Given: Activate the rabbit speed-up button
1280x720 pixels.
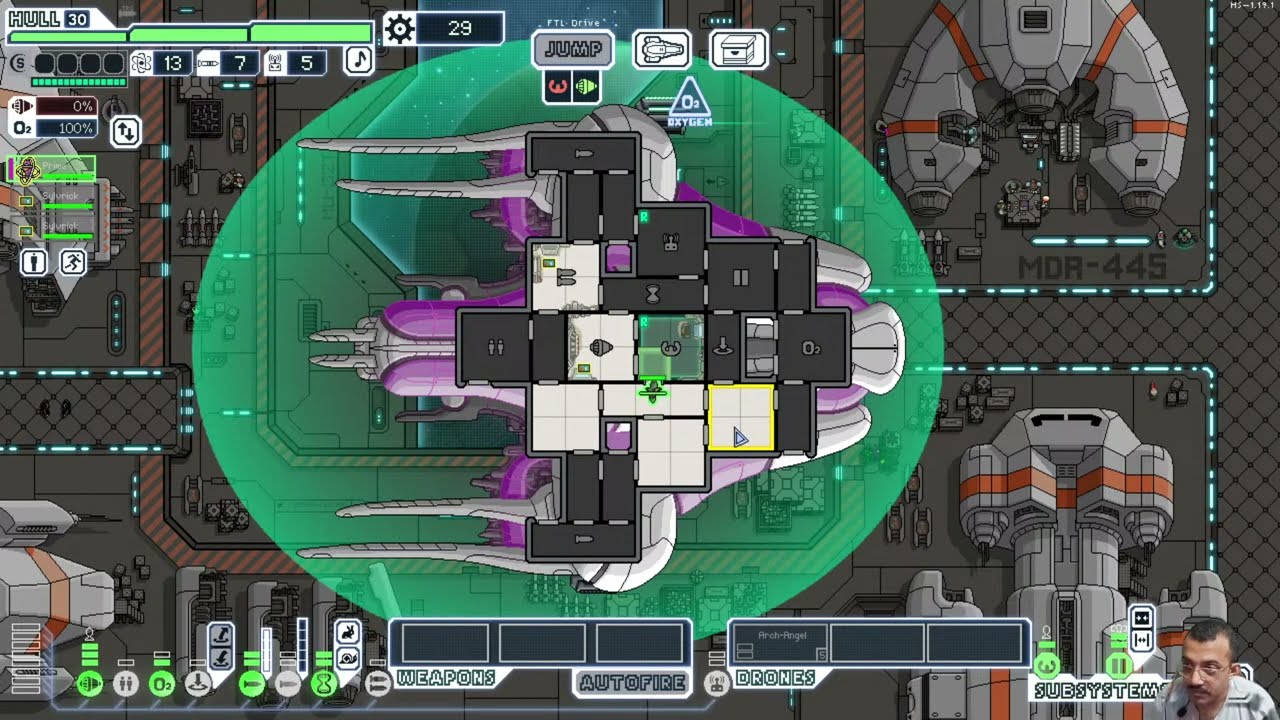Looking at the screenshot, I should [x=347, y=633].
